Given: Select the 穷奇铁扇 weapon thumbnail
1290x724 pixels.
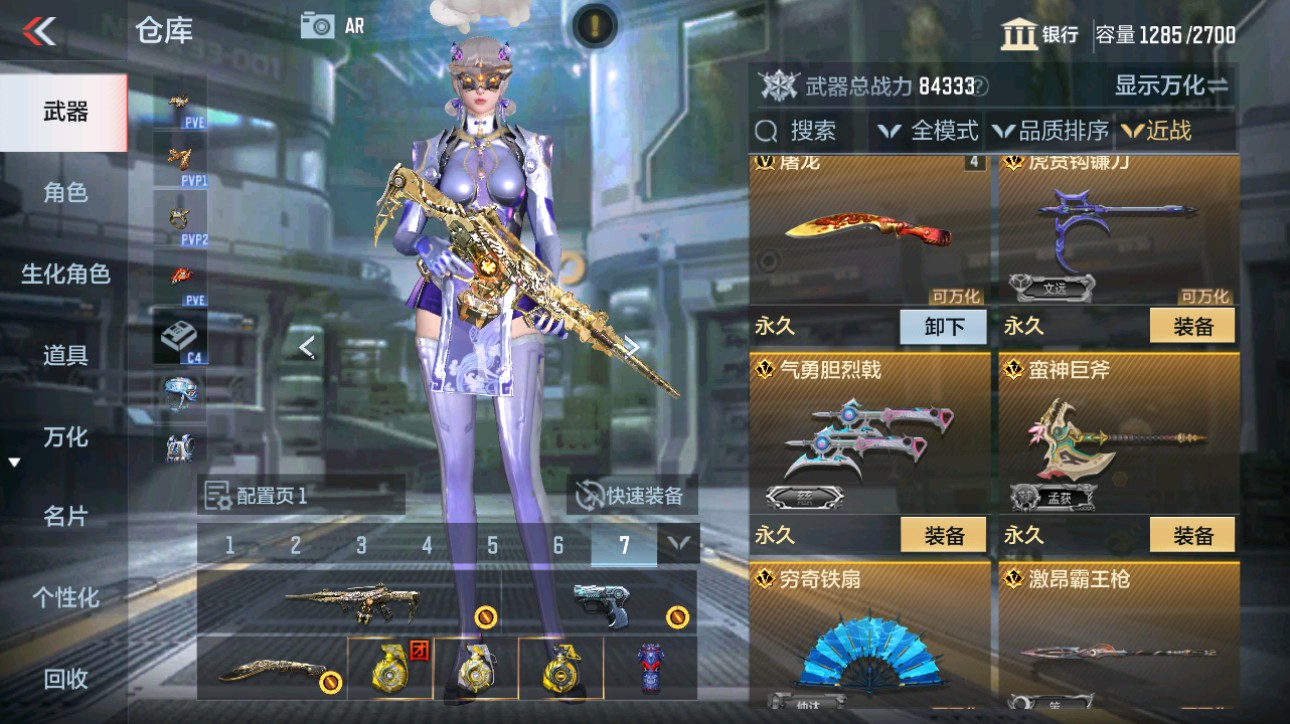Looking at the screenshot, I should coord(868,650).
